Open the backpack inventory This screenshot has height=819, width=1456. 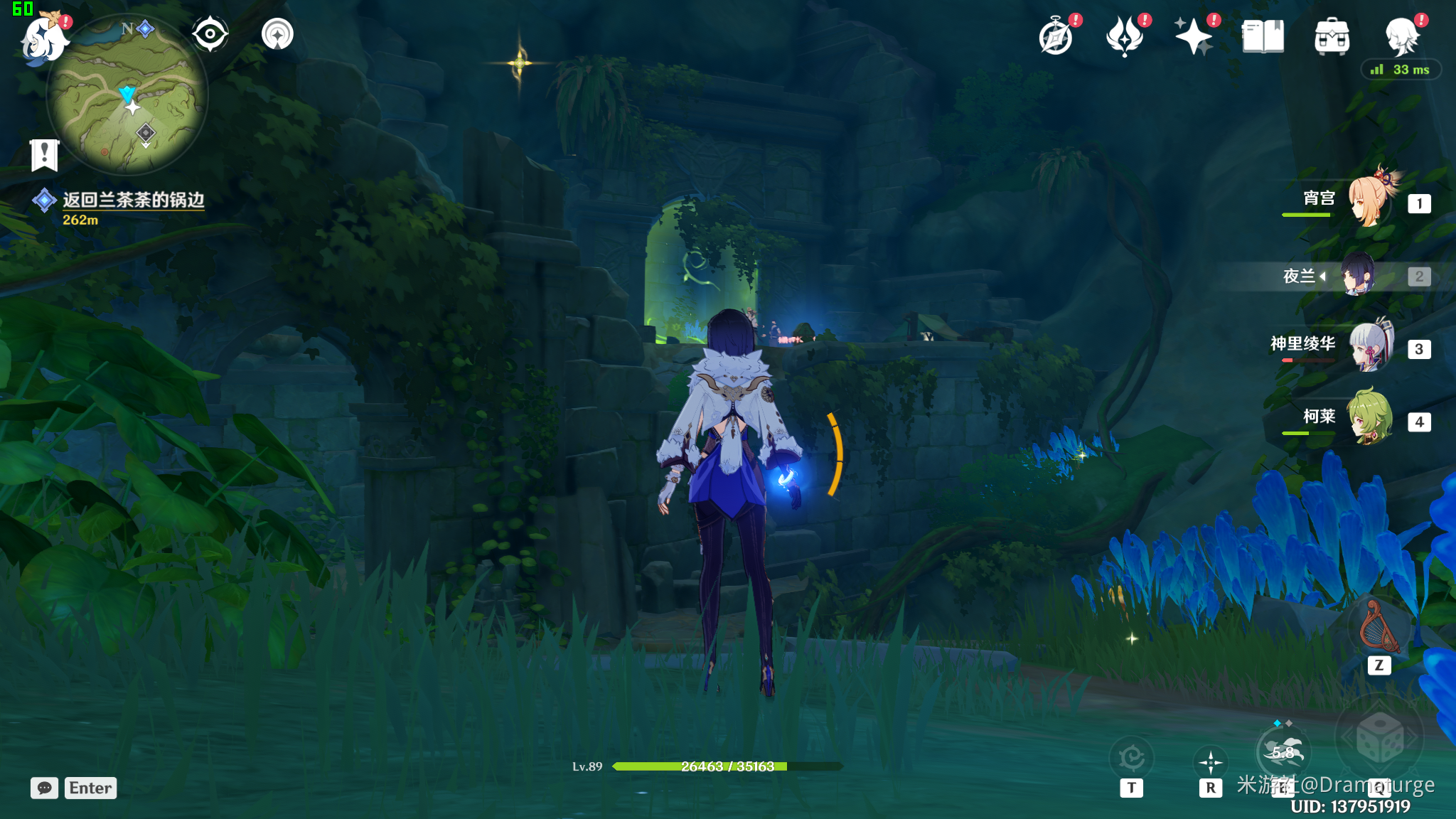[x=1332, y=36]
